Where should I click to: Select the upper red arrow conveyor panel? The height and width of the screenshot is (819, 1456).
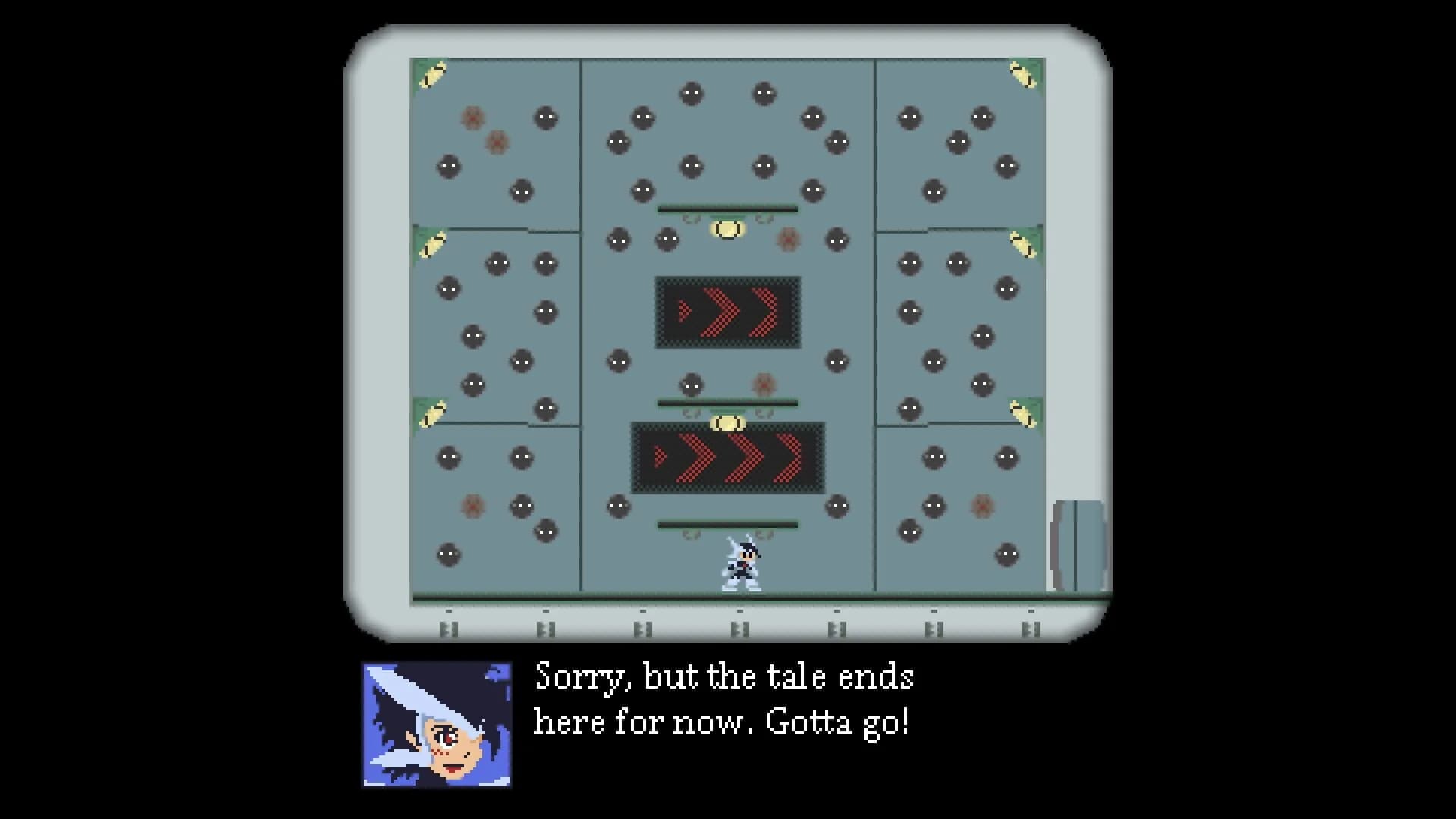726,311
